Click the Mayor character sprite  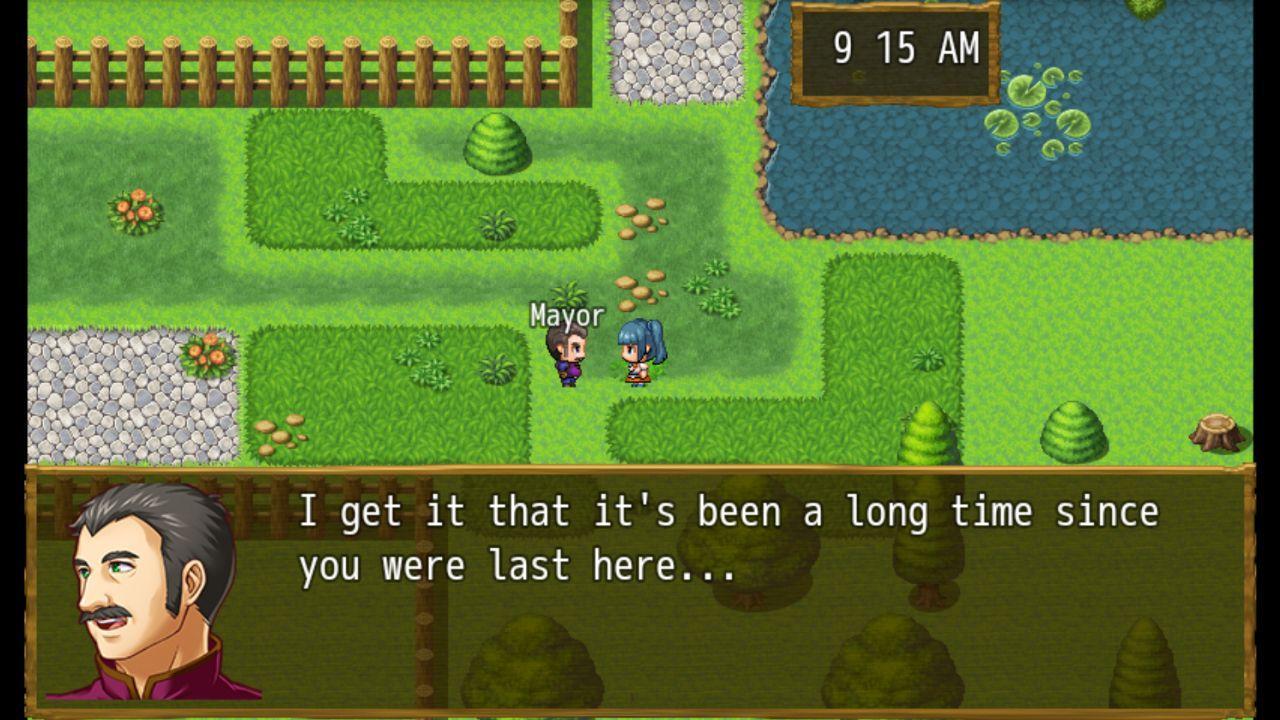pyautogui.click(x=567, y=355)
